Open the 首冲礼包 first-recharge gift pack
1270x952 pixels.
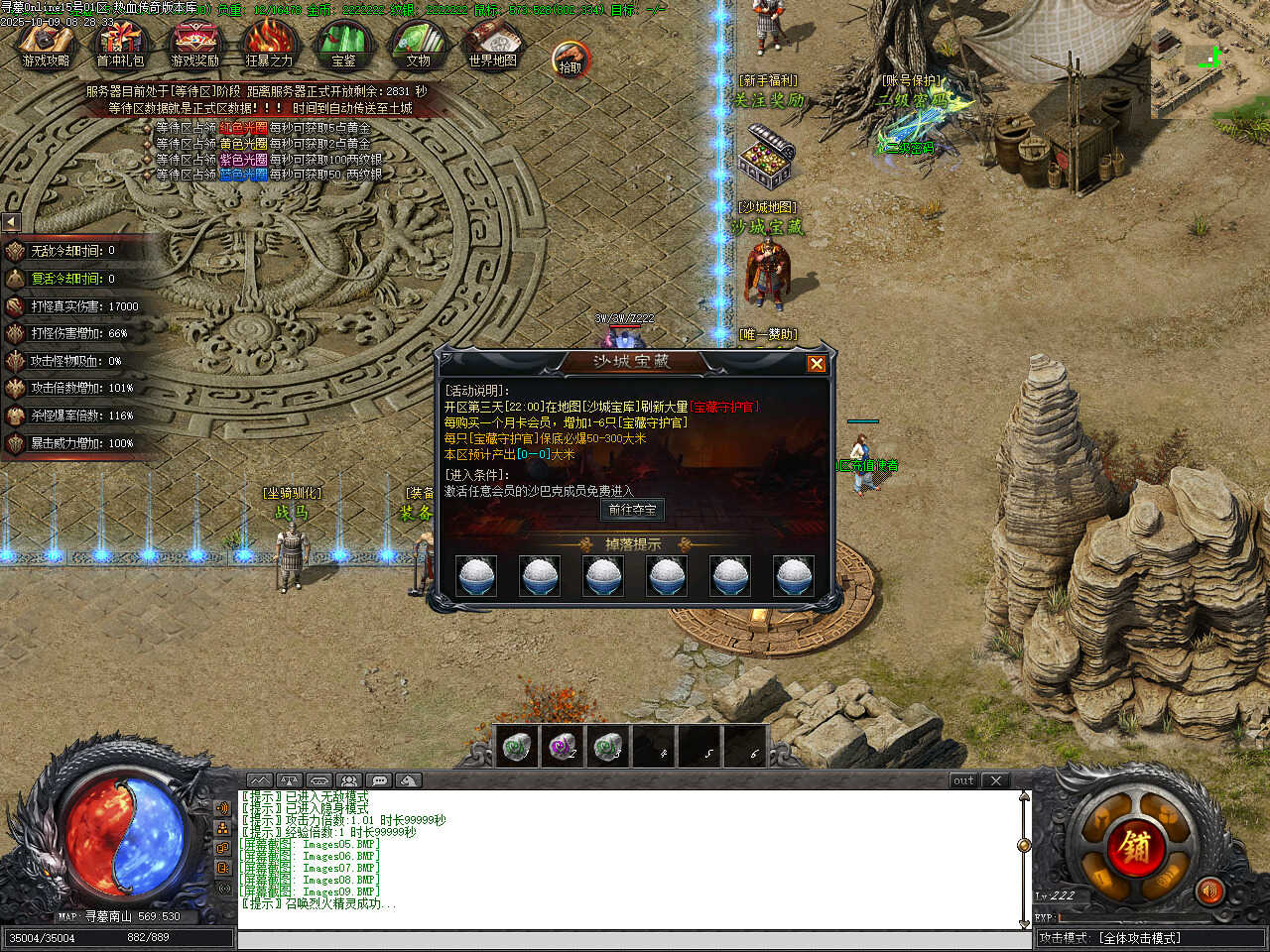[x=120, y=43]
